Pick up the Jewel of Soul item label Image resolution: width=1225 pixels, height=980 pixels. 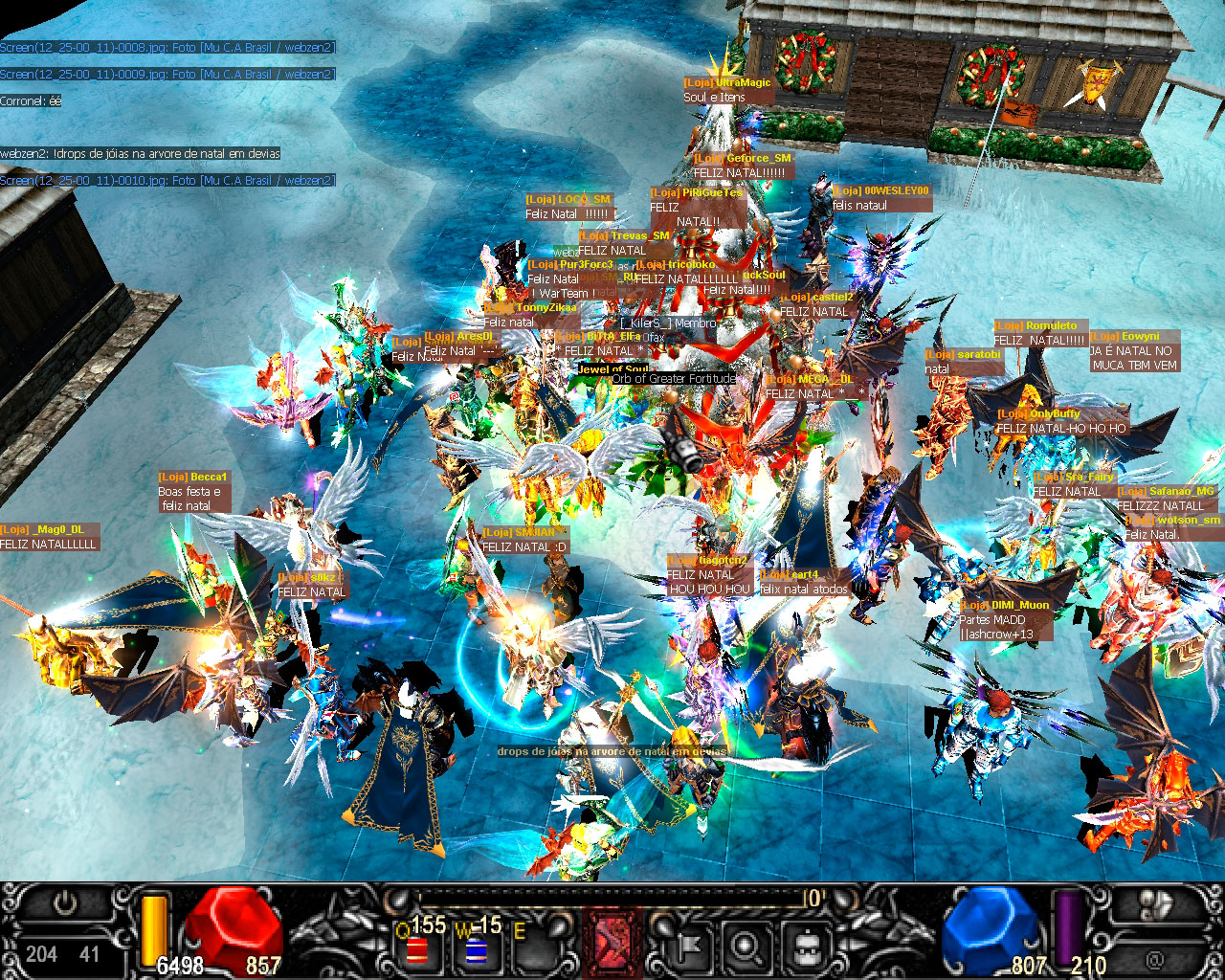tap(612, 369)
